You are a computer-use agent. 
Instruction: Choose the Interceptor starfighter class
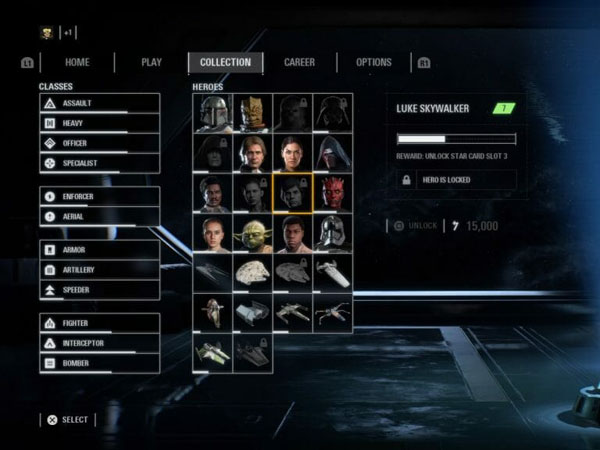pos(99,343)
